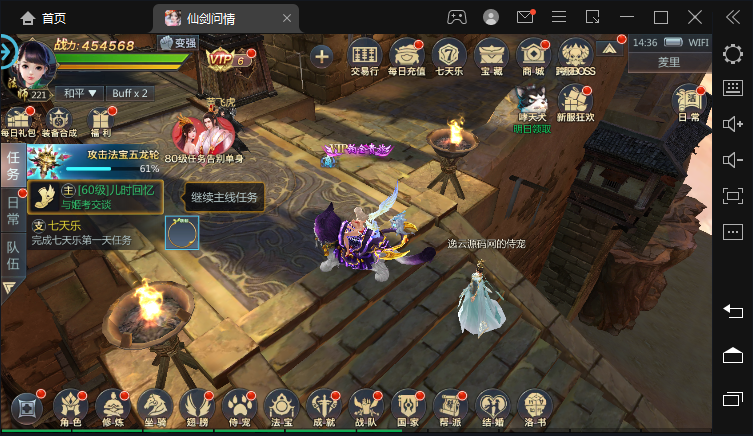Open the 每日礼包 daily gift pack
This screenshot has height=436, width=753.
[x=17, y=121]
